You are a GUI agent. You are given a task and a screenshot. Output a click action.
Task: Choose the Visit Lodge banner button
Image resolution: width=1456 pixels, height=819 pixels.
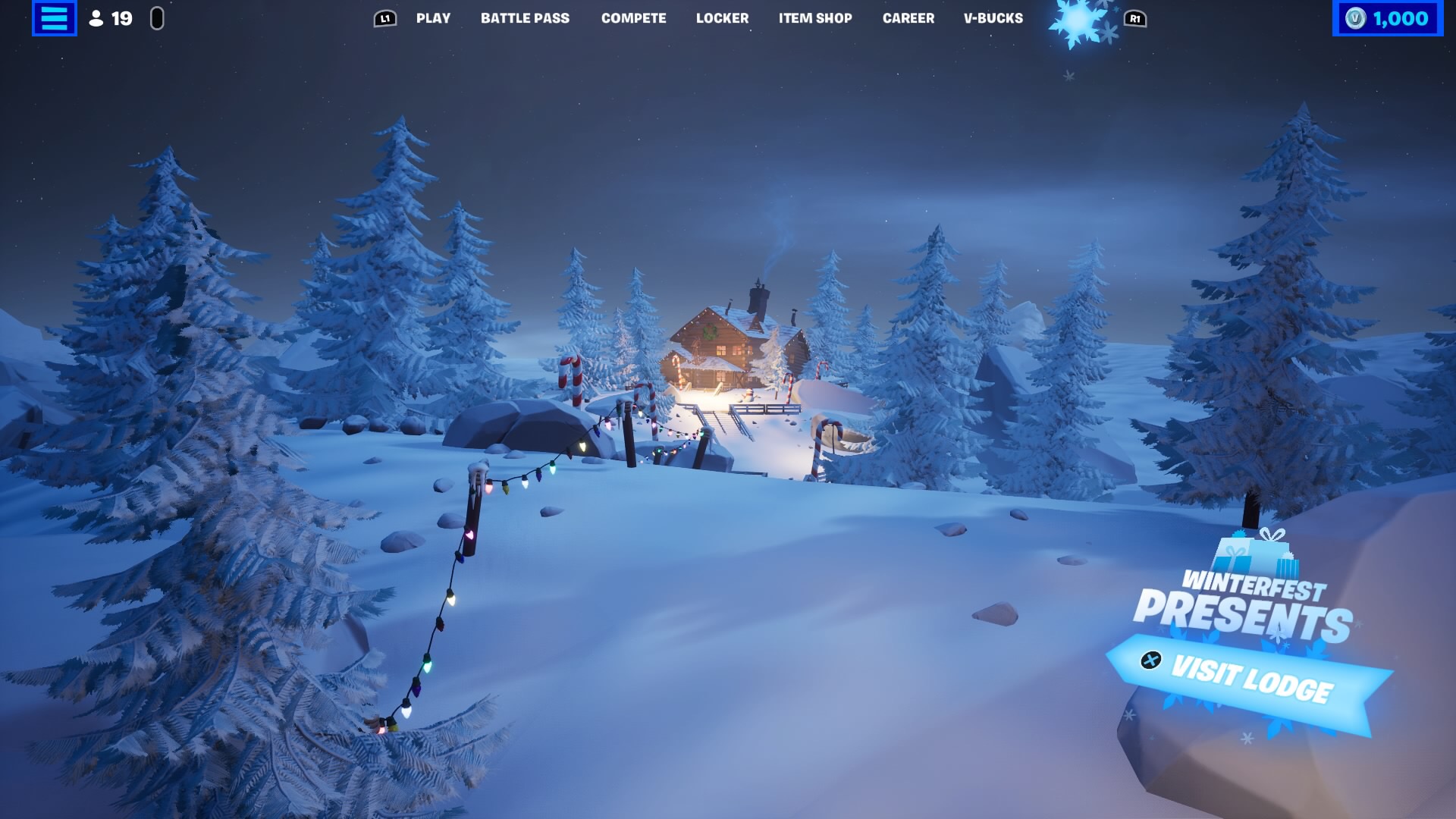(x=1249, y=679)
